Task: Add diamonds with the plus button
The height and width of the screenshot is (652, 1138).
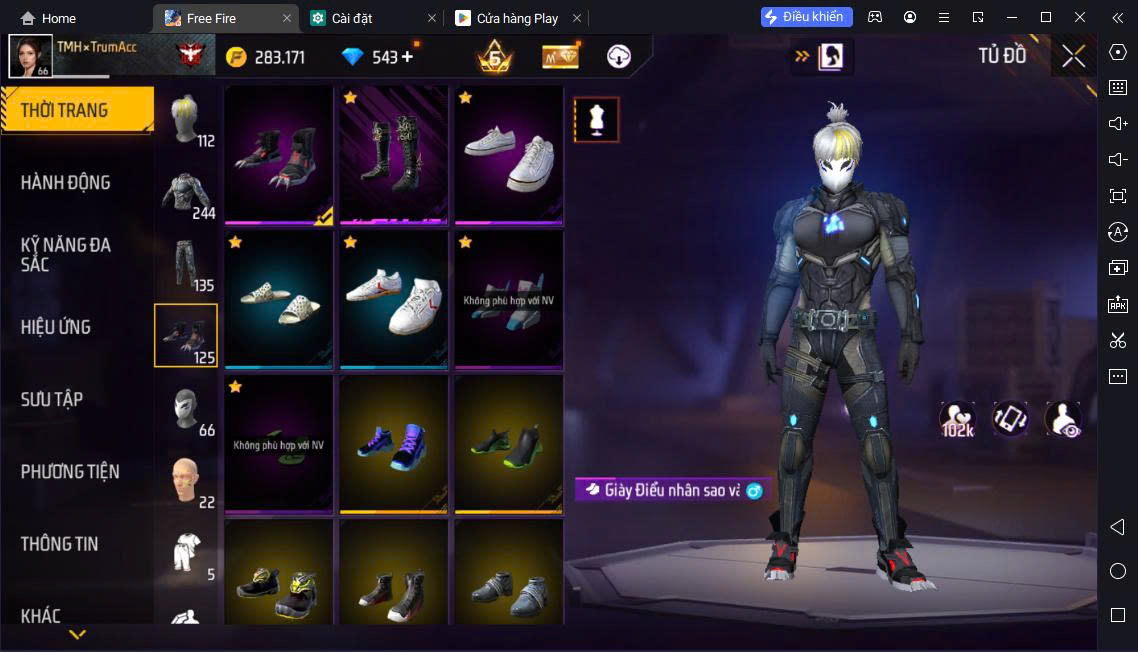Action: (407, 57)
